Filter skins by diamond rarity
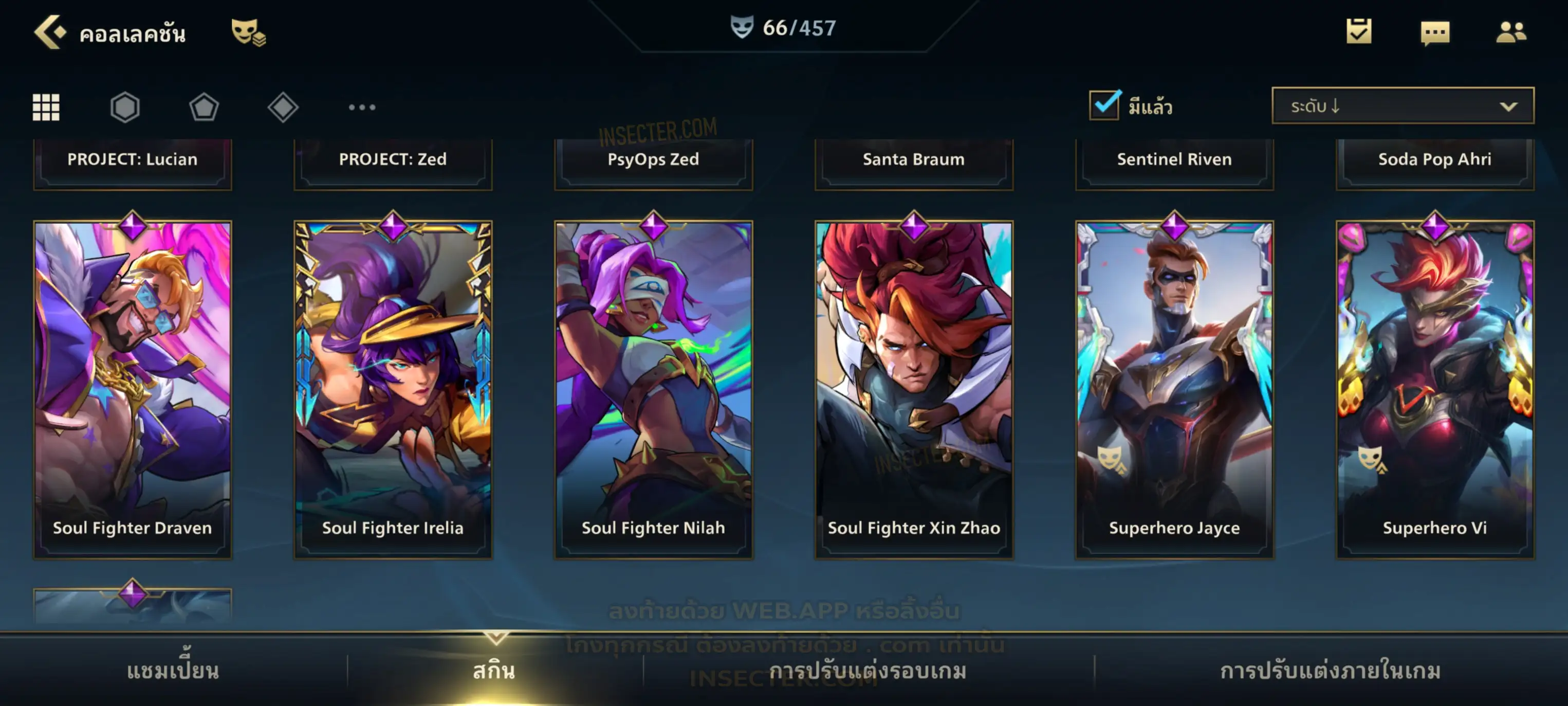Viewport: 1568px width, 706px height. coord(283,107)
